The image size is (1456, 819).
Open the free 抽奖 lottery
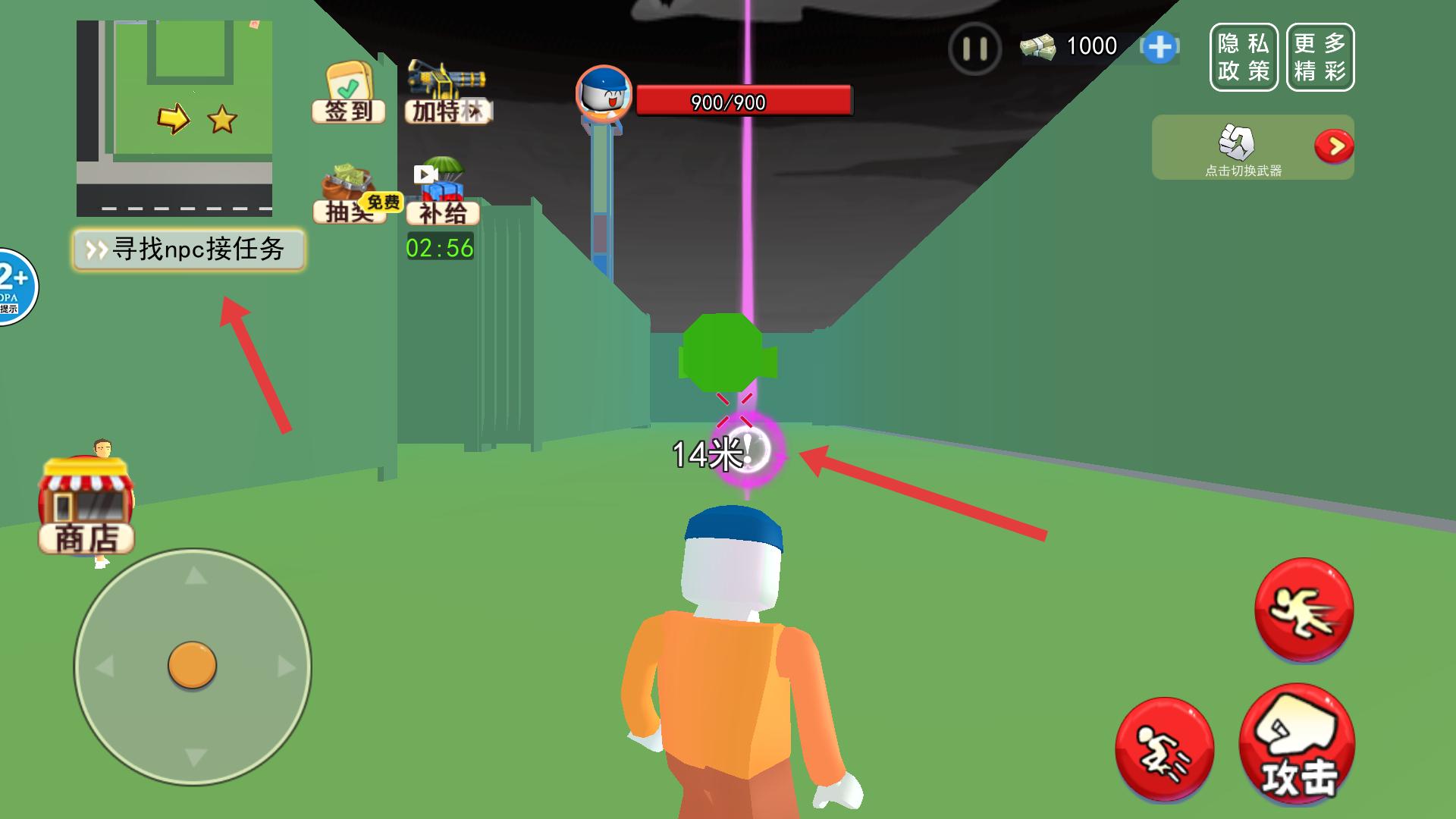tap(350, 197)
